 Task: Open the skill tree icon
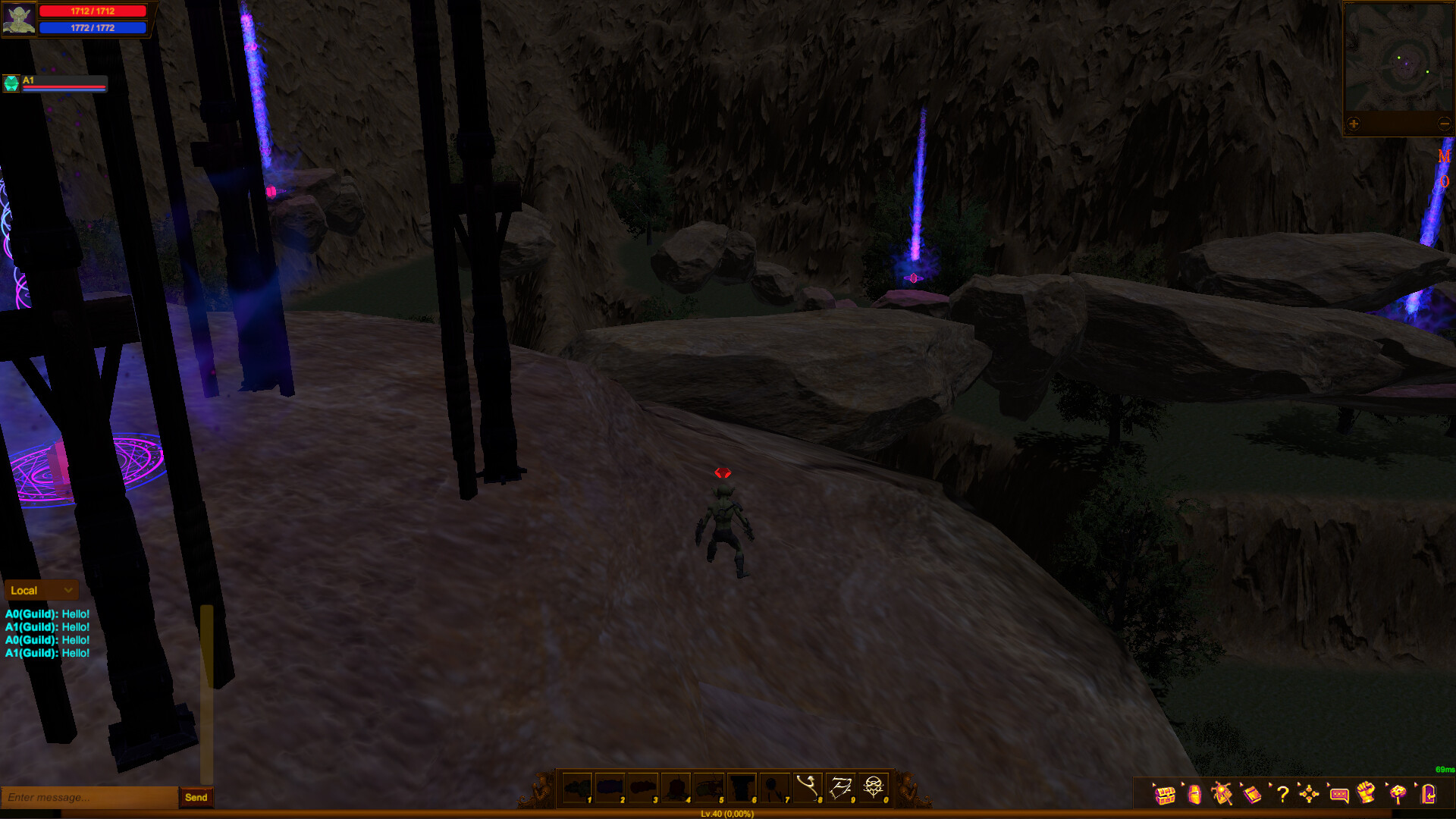click(1398, 795)
